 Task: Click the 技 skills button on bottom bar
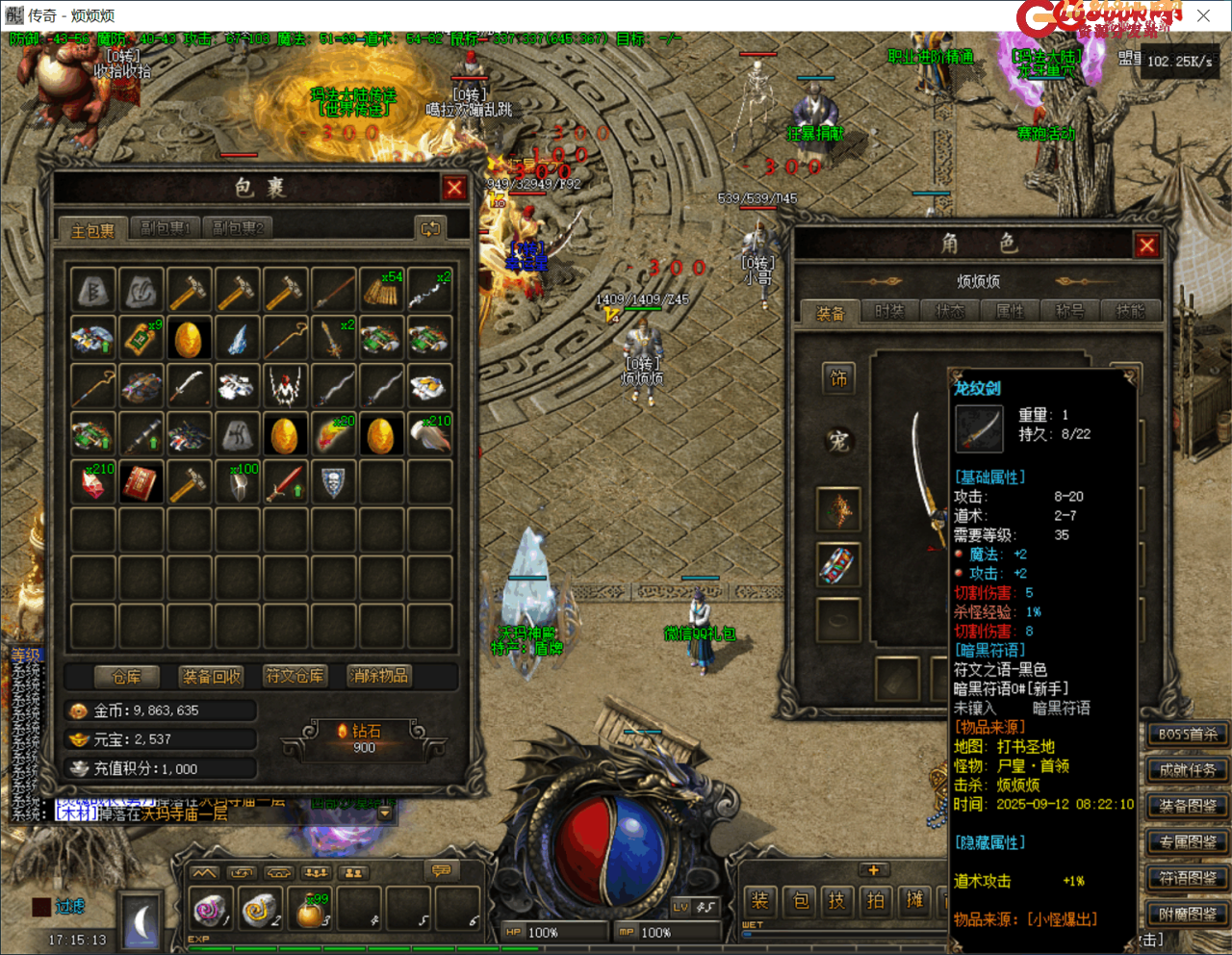[836, 901]
